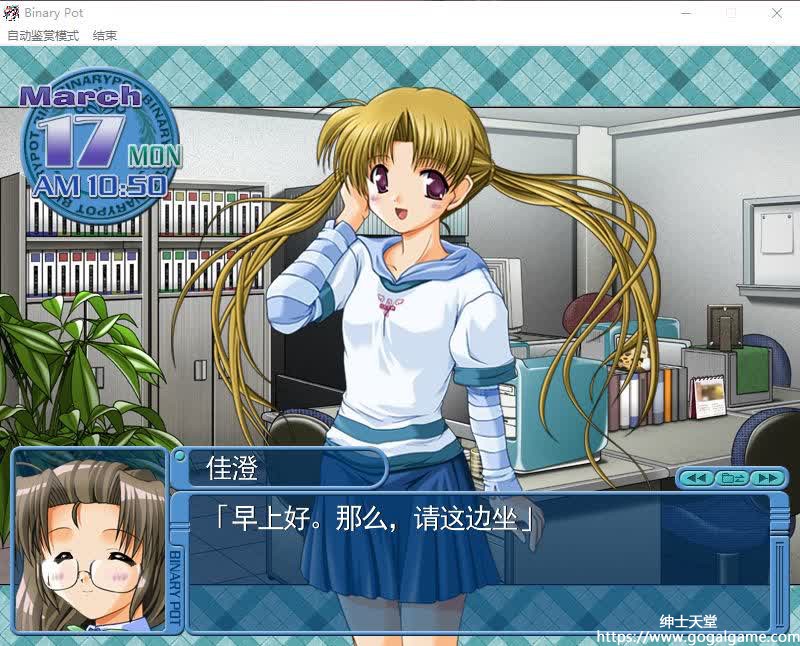
Task: Close the Binary Pot window
Action: click(x=777, y=13)
